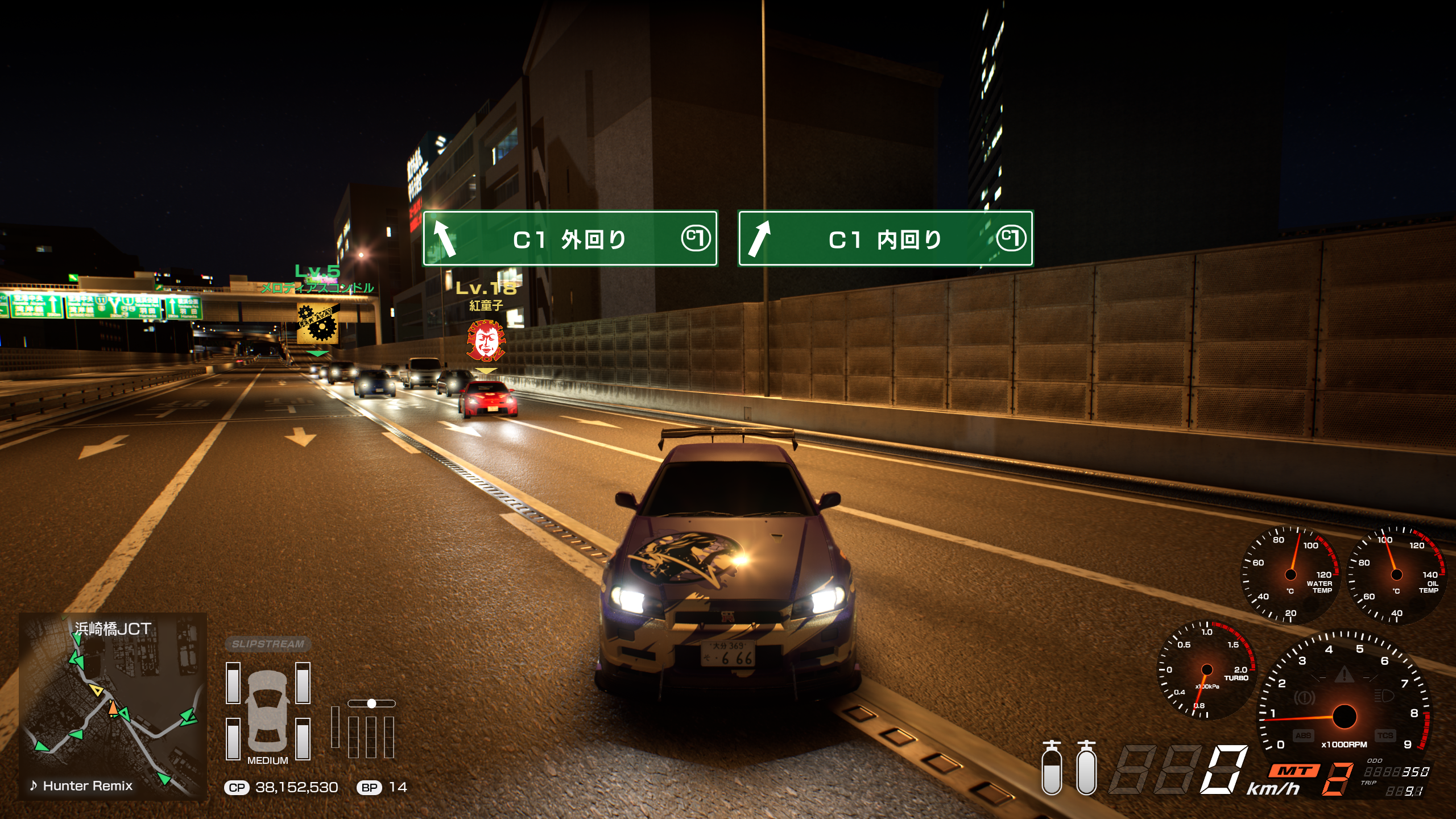Click the yellow rival triangle on the minimap
The width and height of the screenshot is (1456, 819).
pyautogui.click(x=97, y=690)
